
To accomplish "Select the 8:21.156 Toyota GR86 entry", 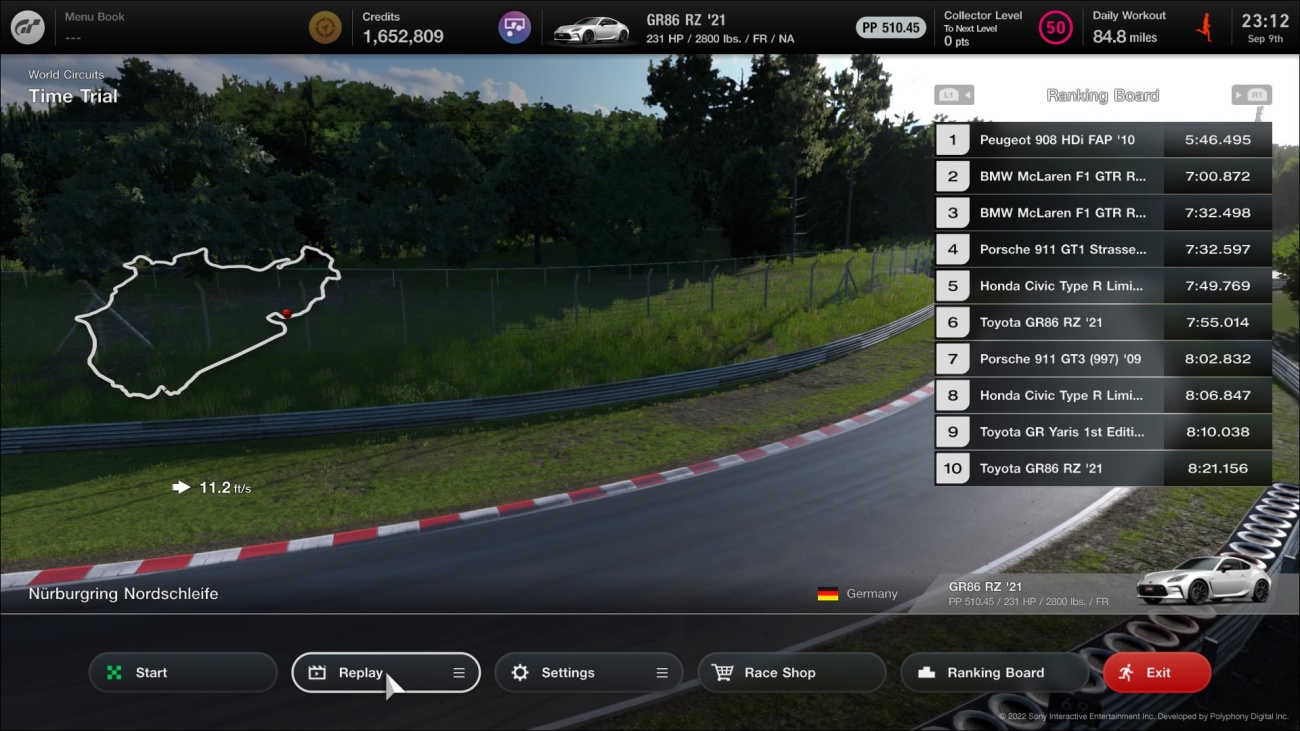I will click(1103, 468).
